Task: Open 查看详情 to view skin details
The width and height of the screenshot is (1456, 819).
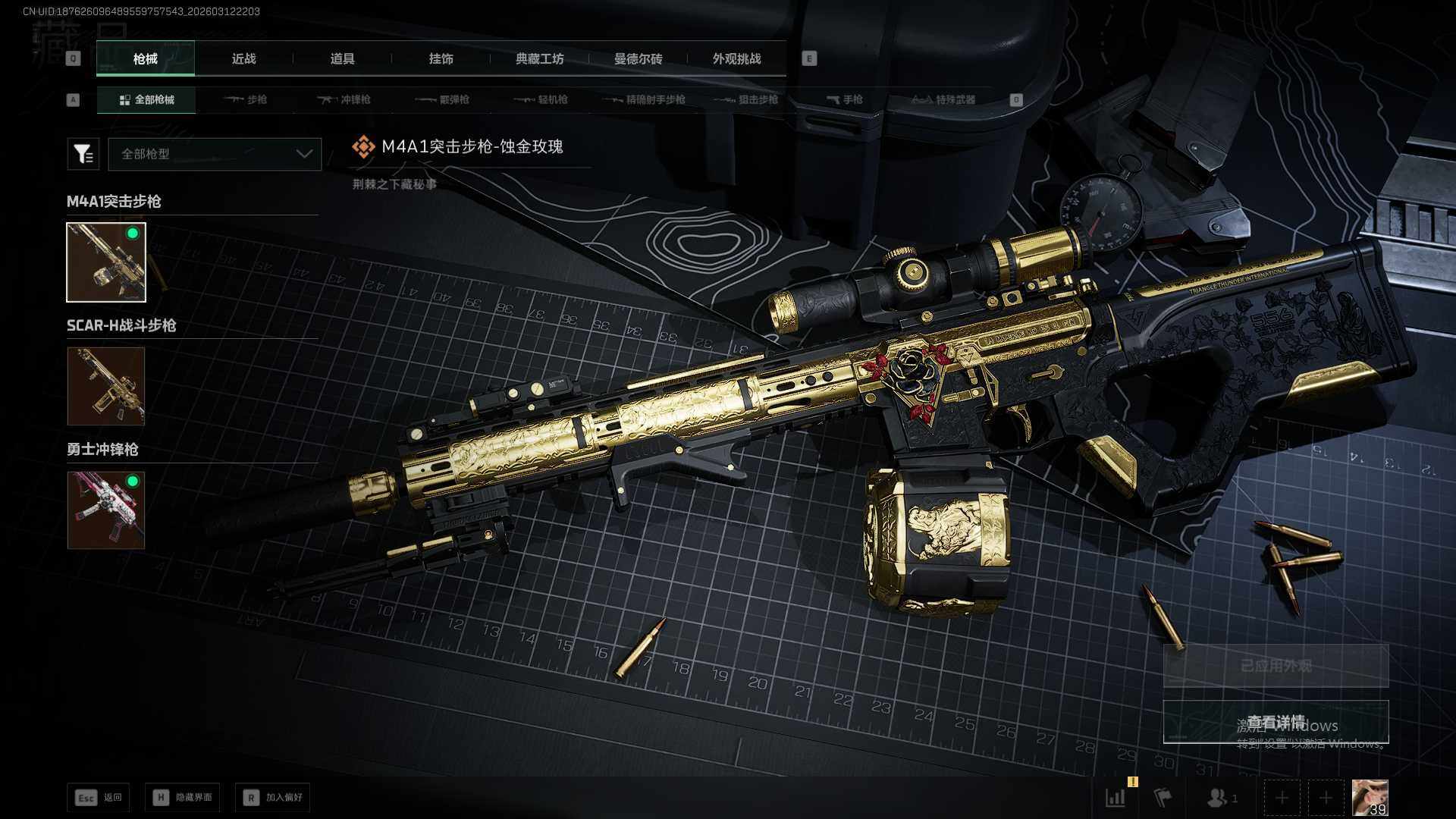Action: coord(1276,722)
